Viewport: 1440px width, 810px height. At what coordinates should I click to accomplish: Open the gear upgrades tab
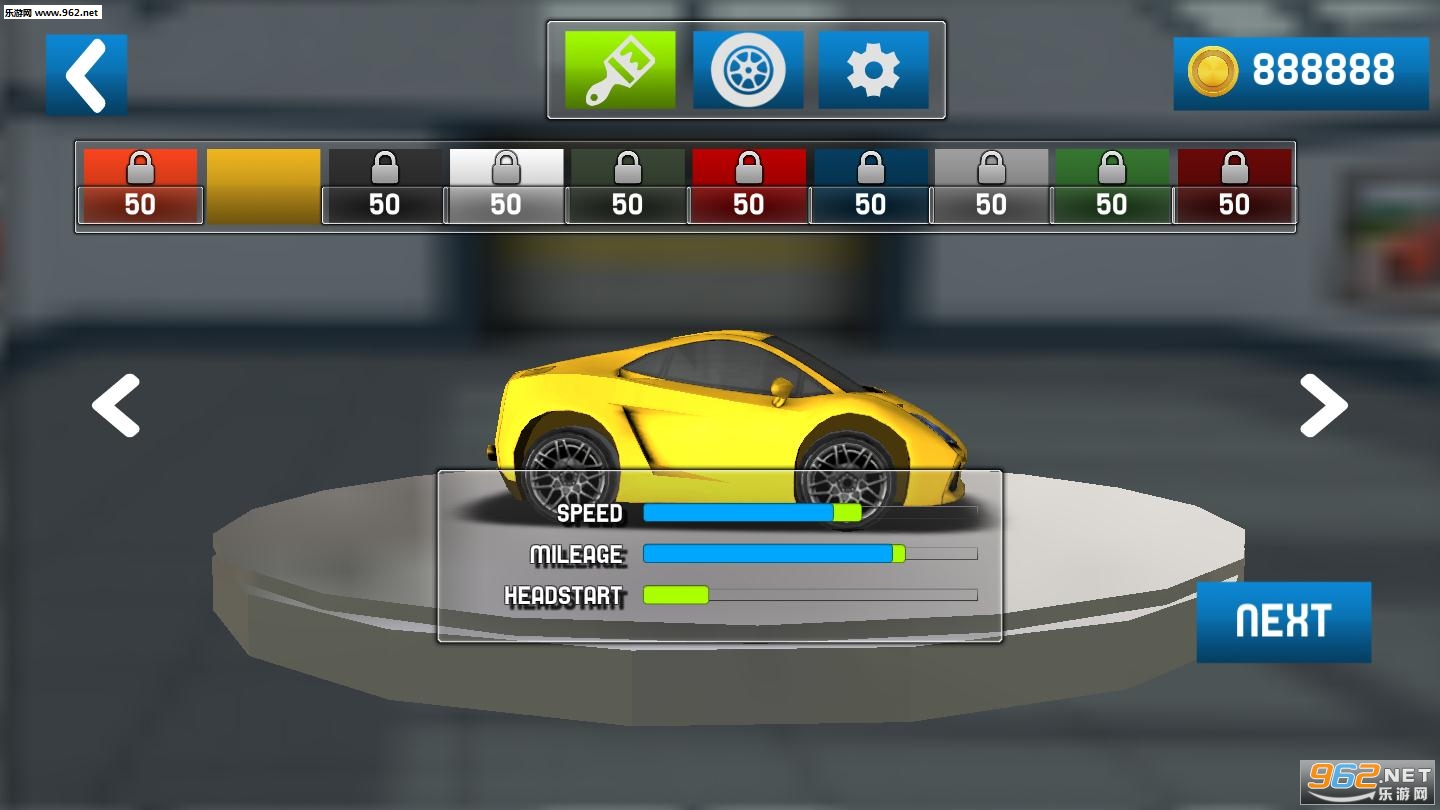point(873,69)
